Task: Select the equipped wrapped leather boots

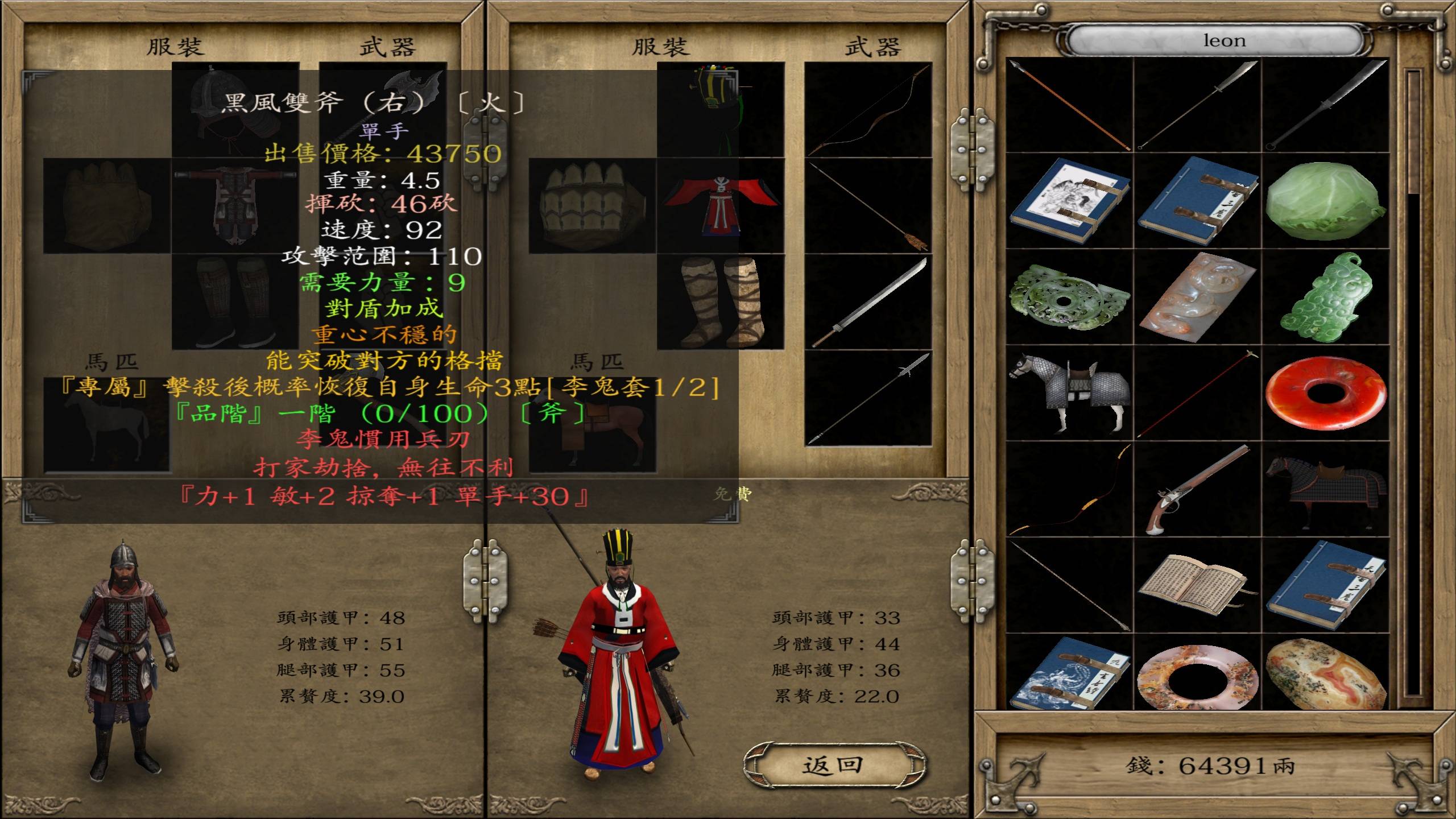Action: (720, 301)
